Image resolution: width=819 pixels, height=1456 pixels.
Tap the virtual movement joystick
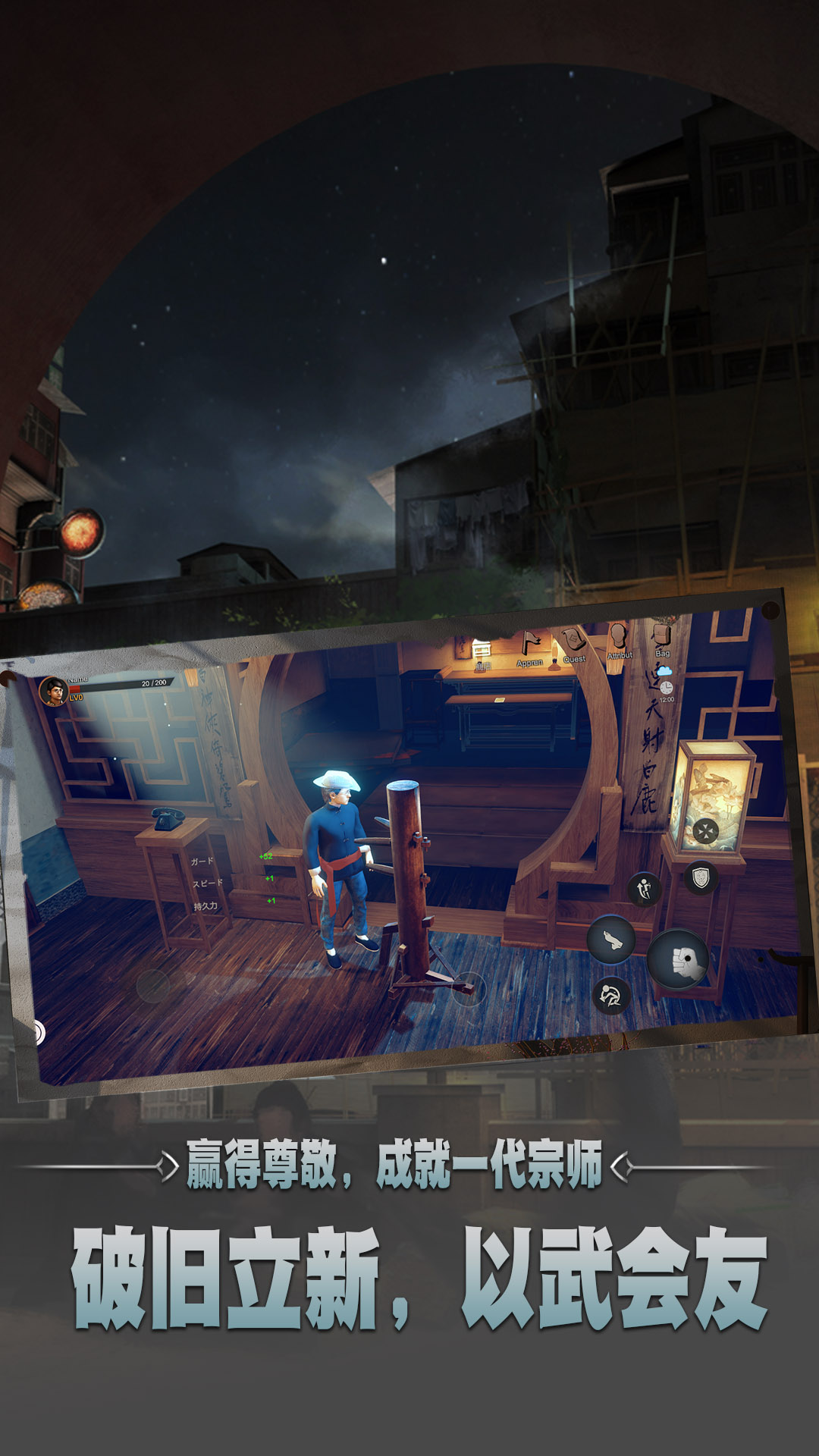pyautogui.click(x=153, y=986)
